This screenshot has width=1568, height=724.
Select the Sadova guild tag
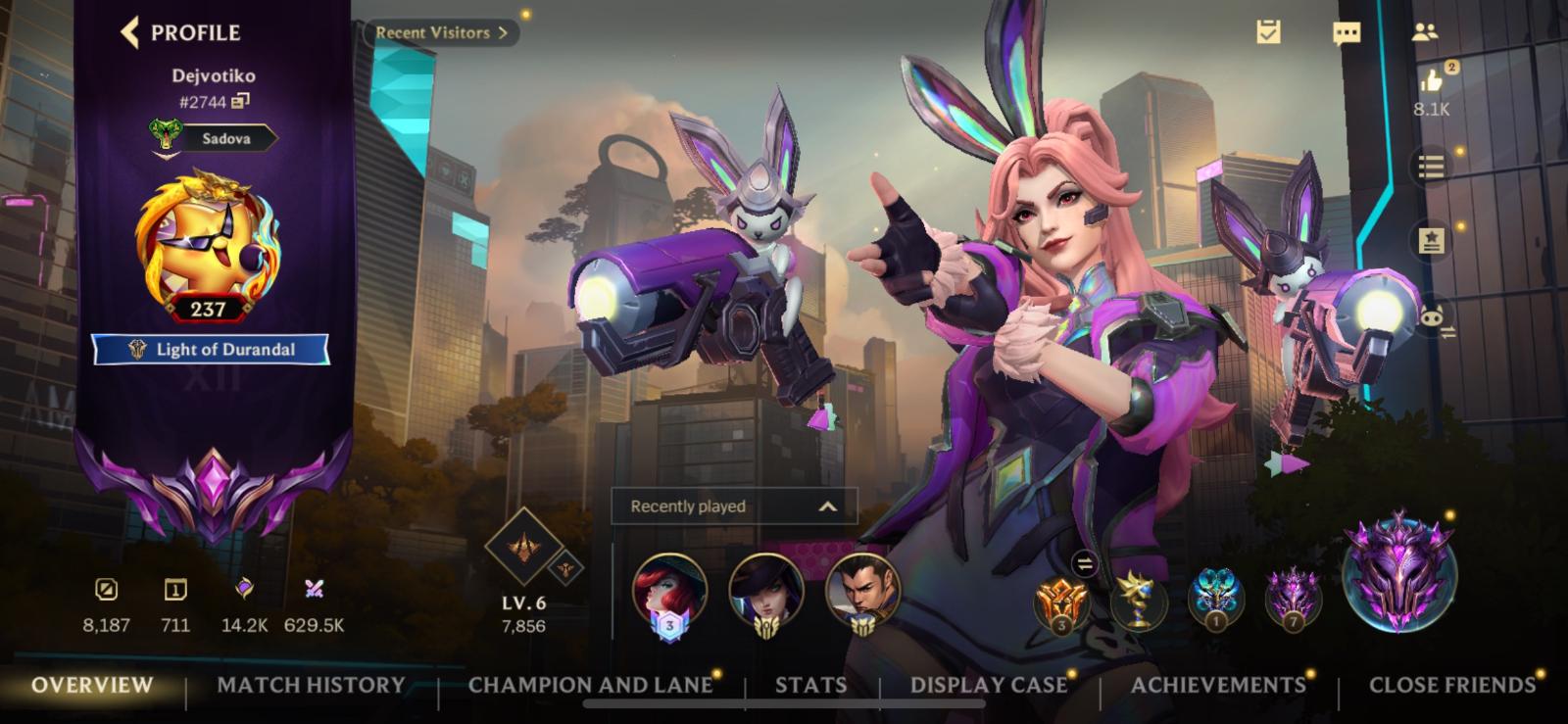point(224,138)
